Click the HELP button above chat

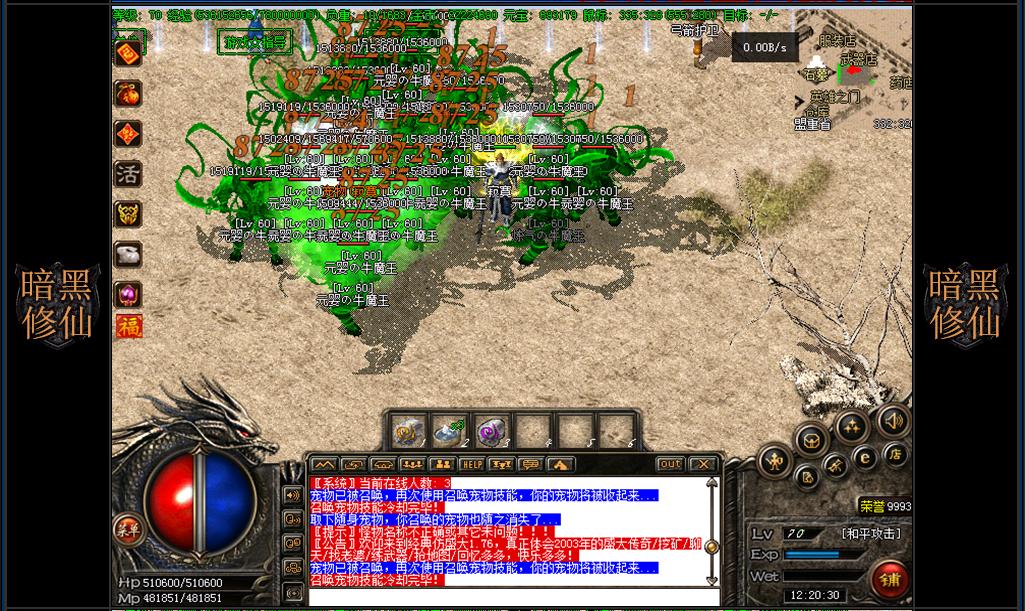(471, 465)
